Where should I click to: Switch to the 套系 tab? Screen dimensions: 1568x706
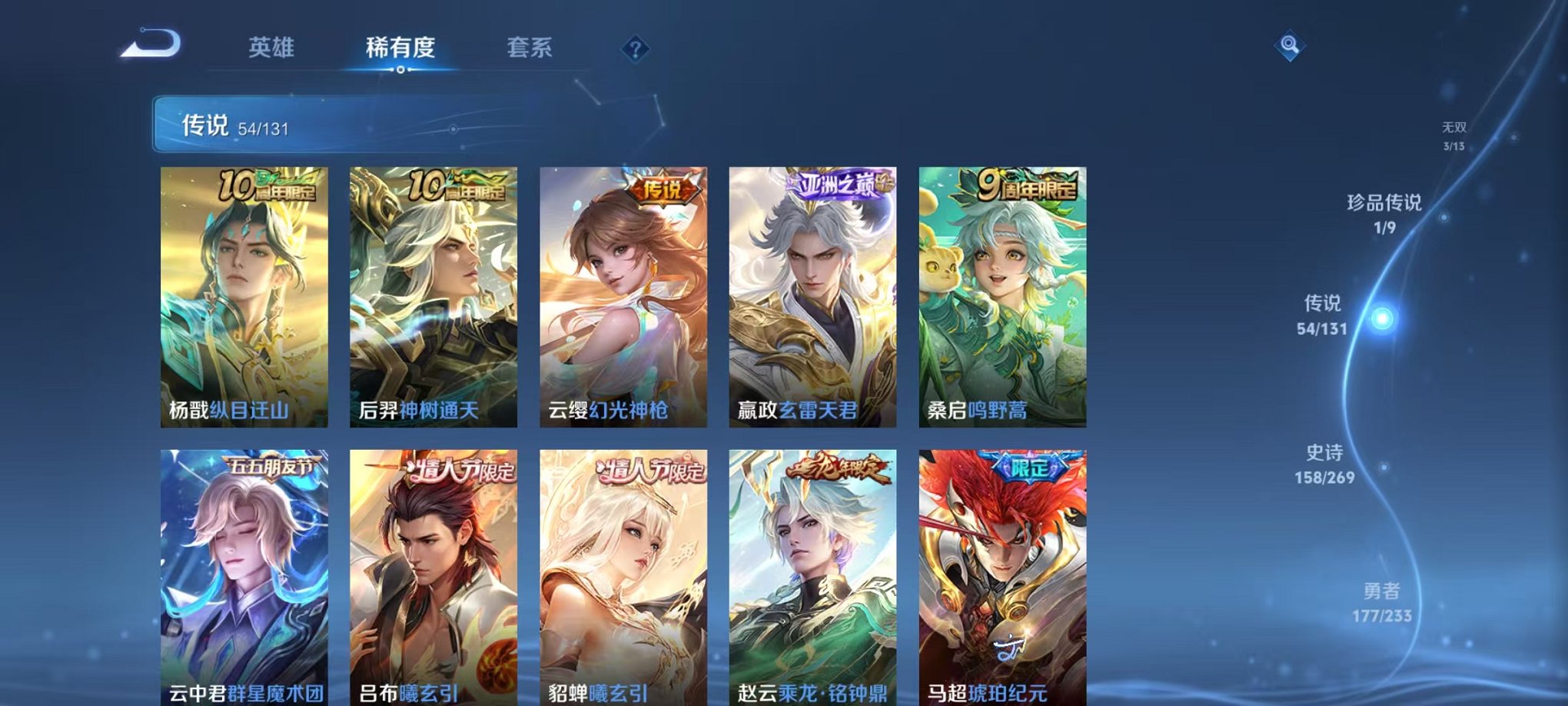click(x=530, y=46)
